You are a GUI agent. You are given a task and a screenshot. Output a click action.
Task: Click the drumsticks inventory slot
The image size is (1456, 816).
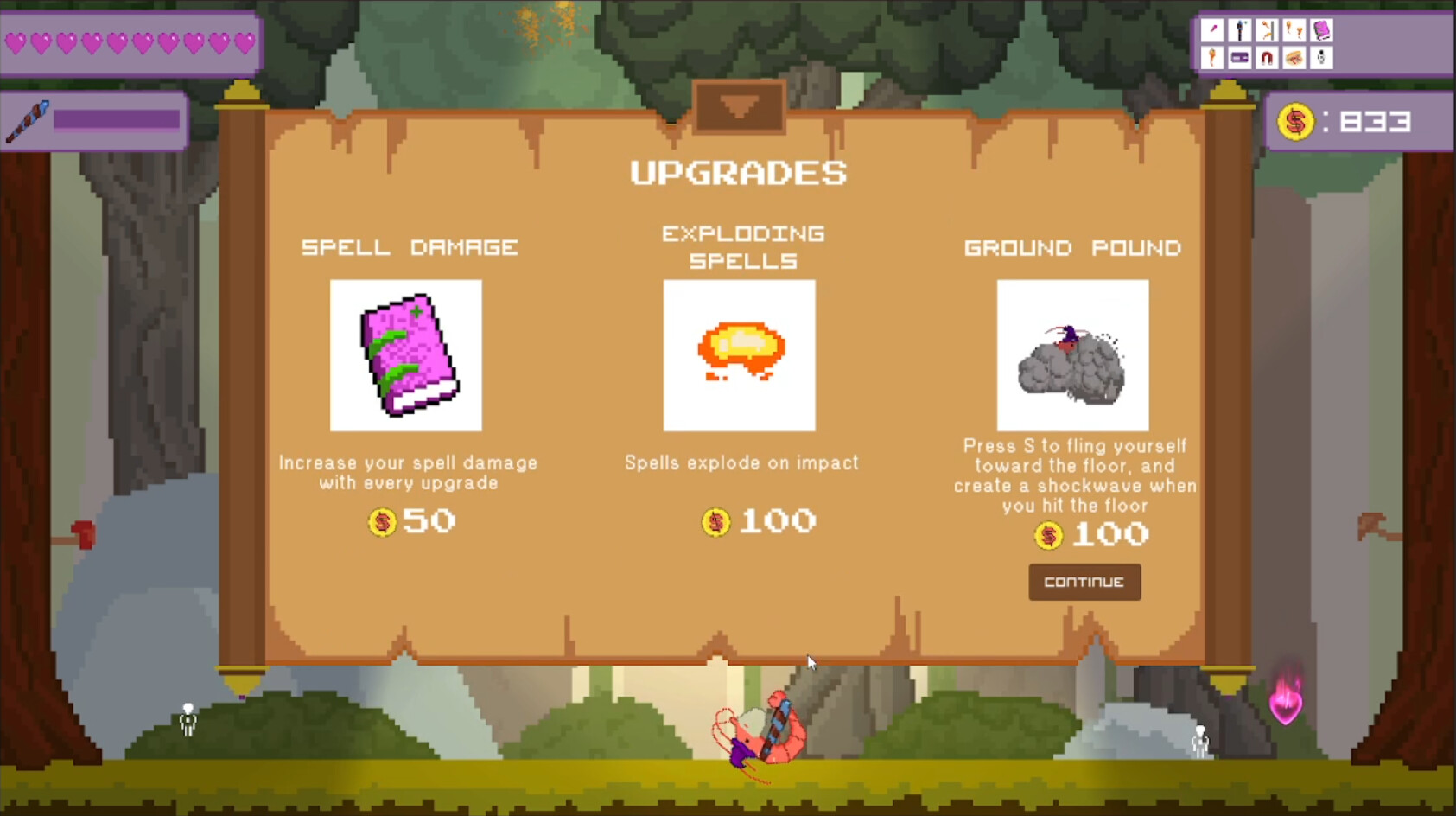(1294, 30)
